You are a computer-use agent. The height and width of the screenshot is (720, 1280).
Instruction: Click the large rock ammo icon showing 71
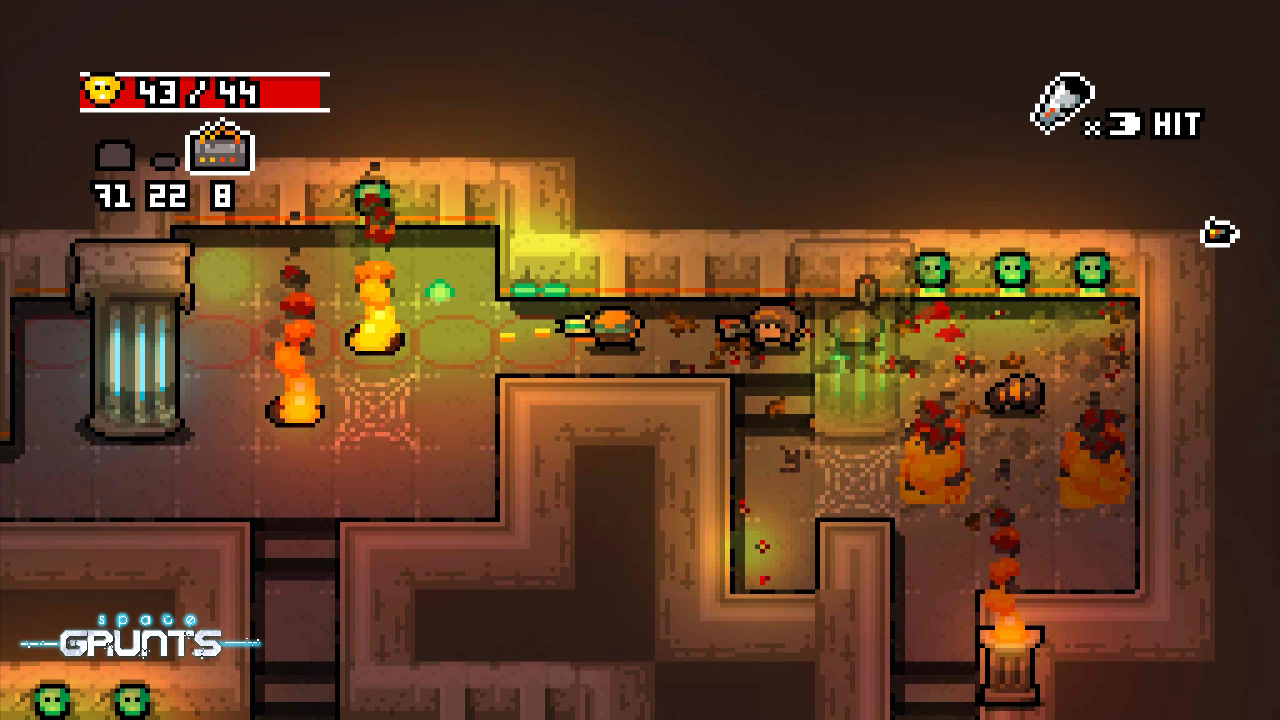115,155
